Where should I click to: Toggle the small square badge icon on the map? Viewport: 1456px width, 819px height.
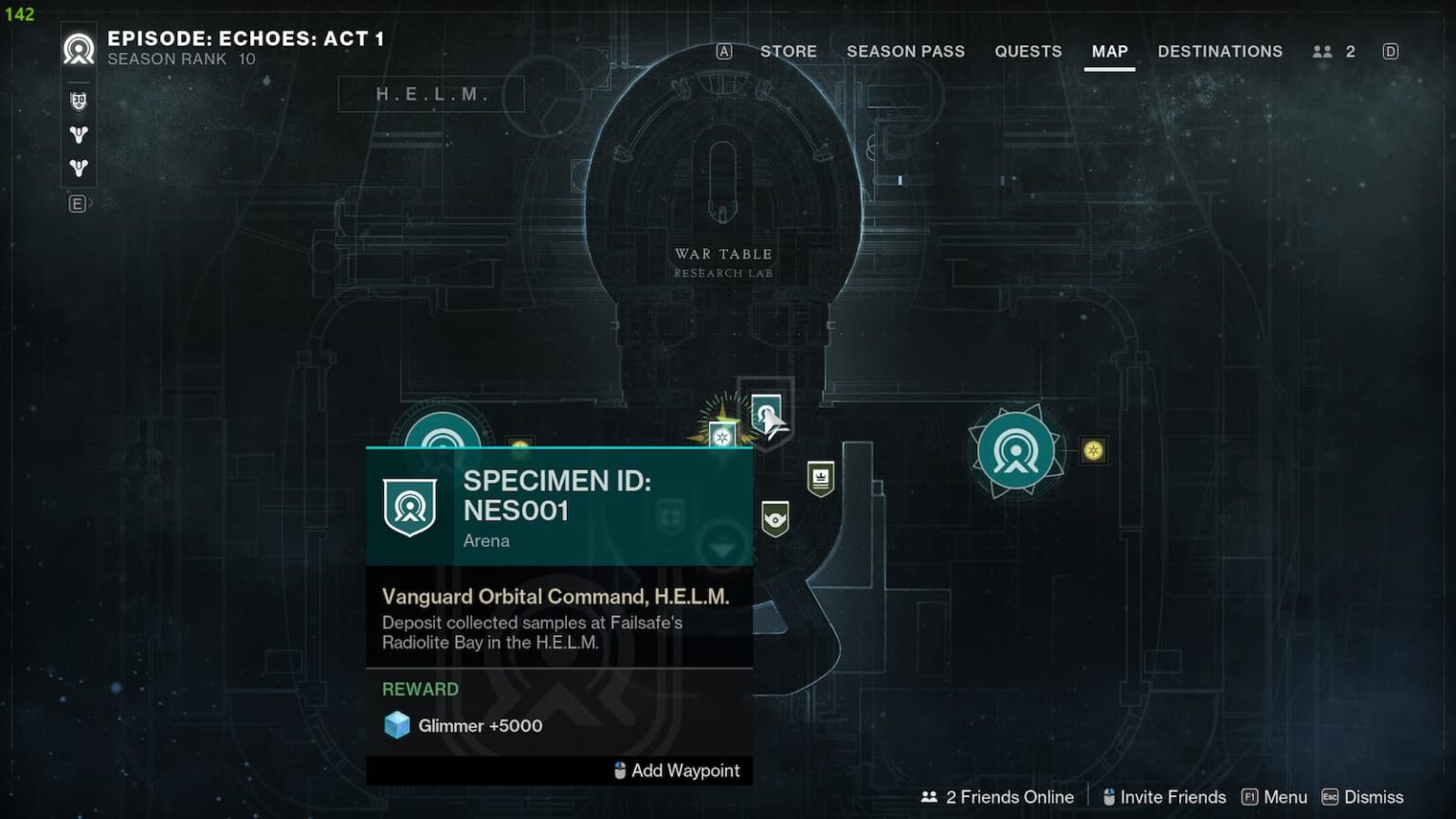click(519, 443)
